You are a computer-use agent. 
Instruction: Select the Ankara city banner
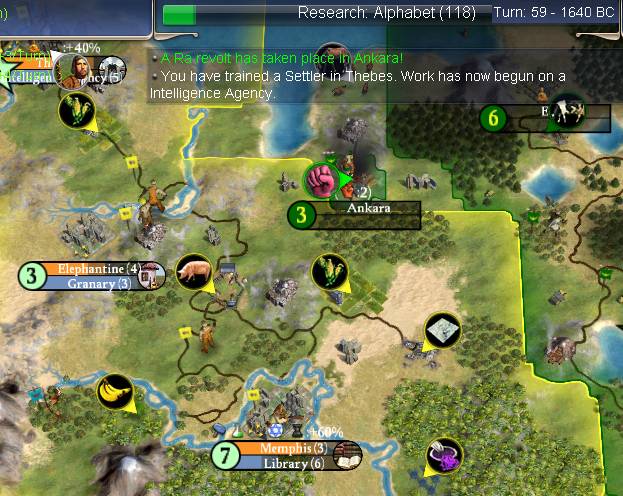click(367, 209)
